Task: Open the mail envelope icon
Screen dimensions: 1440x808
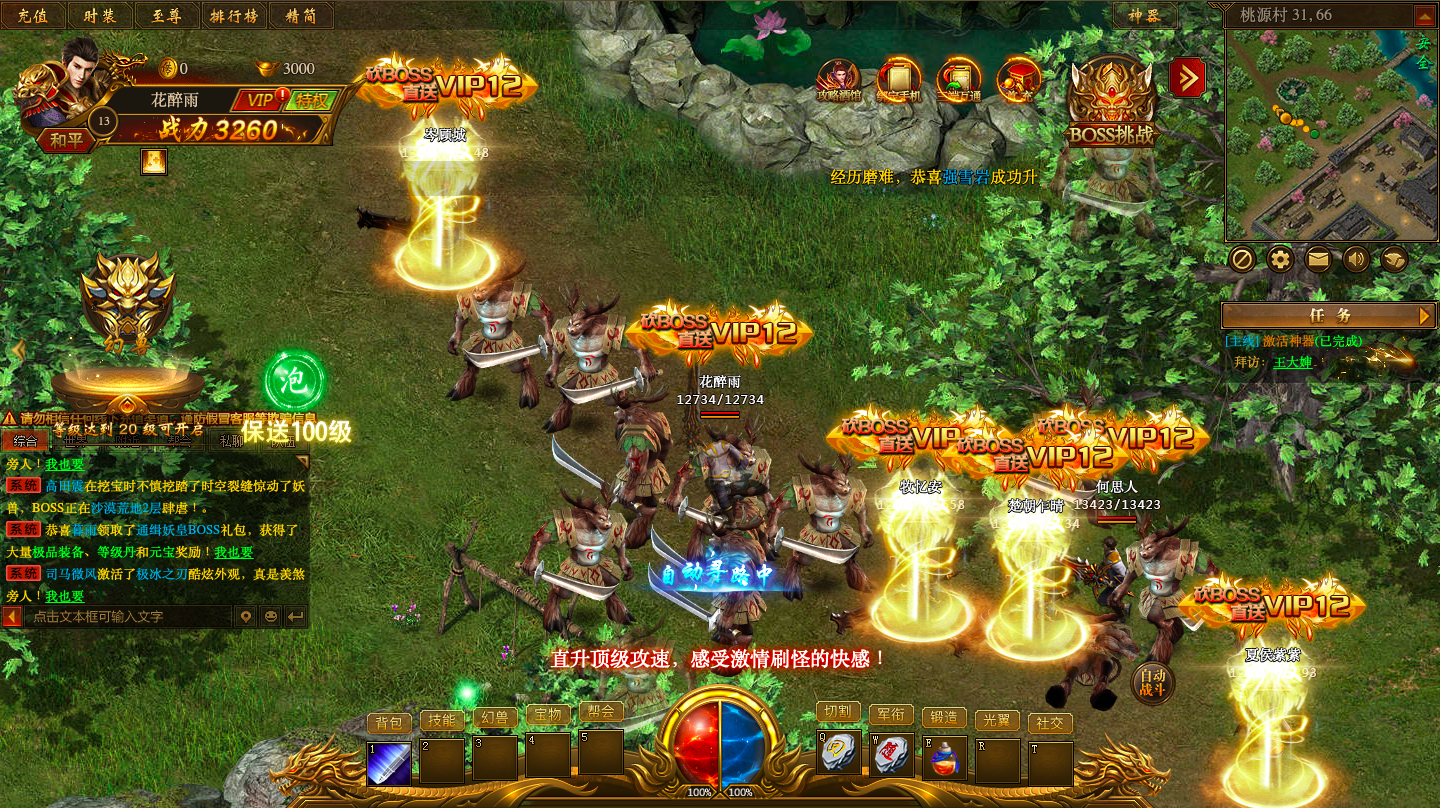Action: (1318, 260)
